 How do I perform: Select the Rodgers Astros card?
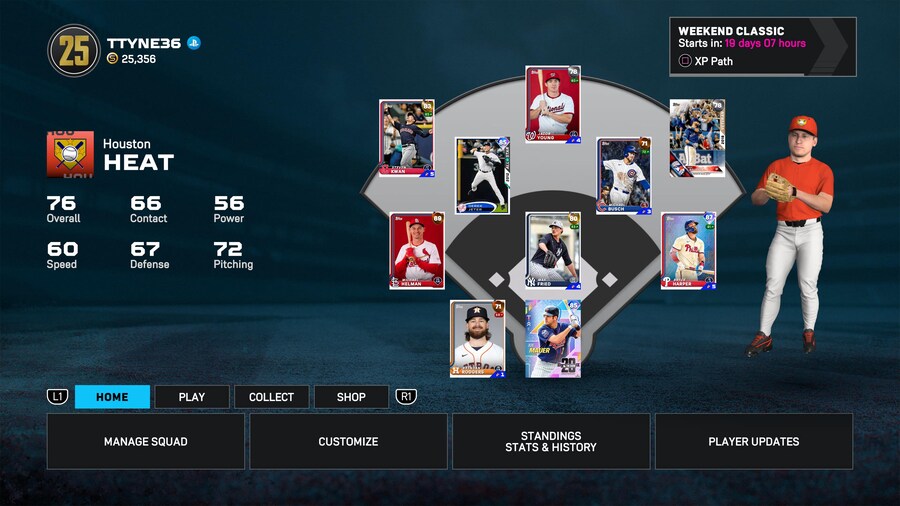pos(477,339)
